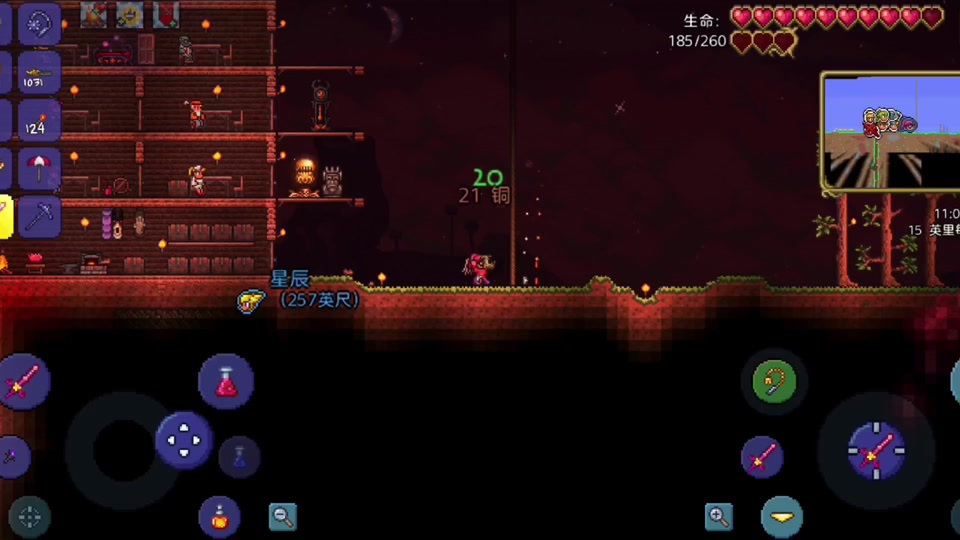This screenshot has width=960, height=540.
Task: Tap the directional arrows D-pad button
Action: click(x=184, y=439)
